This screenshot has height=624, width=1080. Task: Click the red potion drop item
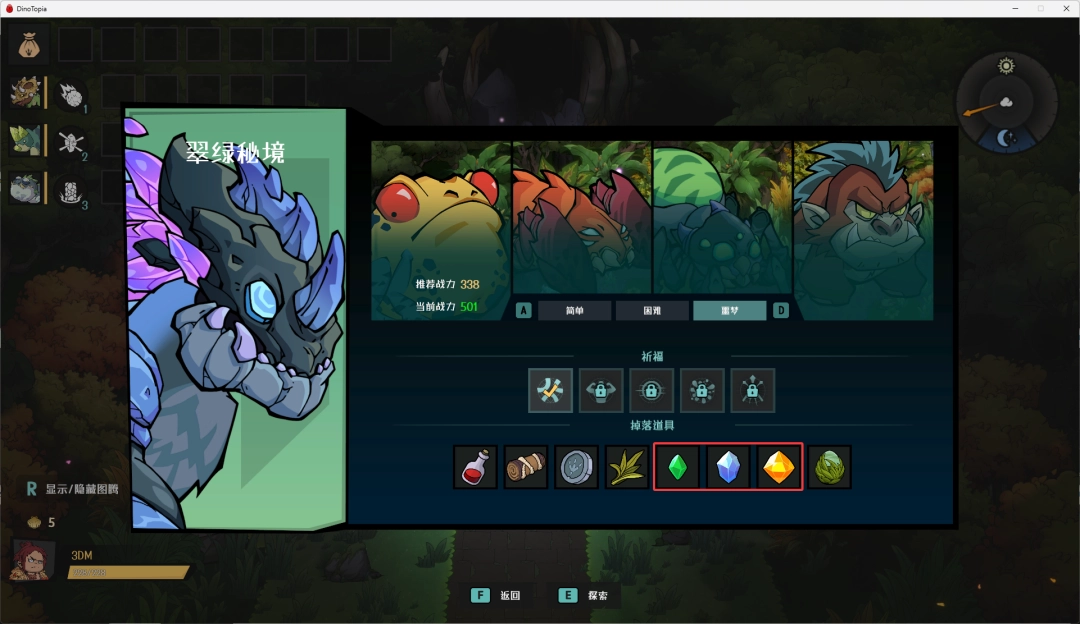pos(475,467)
